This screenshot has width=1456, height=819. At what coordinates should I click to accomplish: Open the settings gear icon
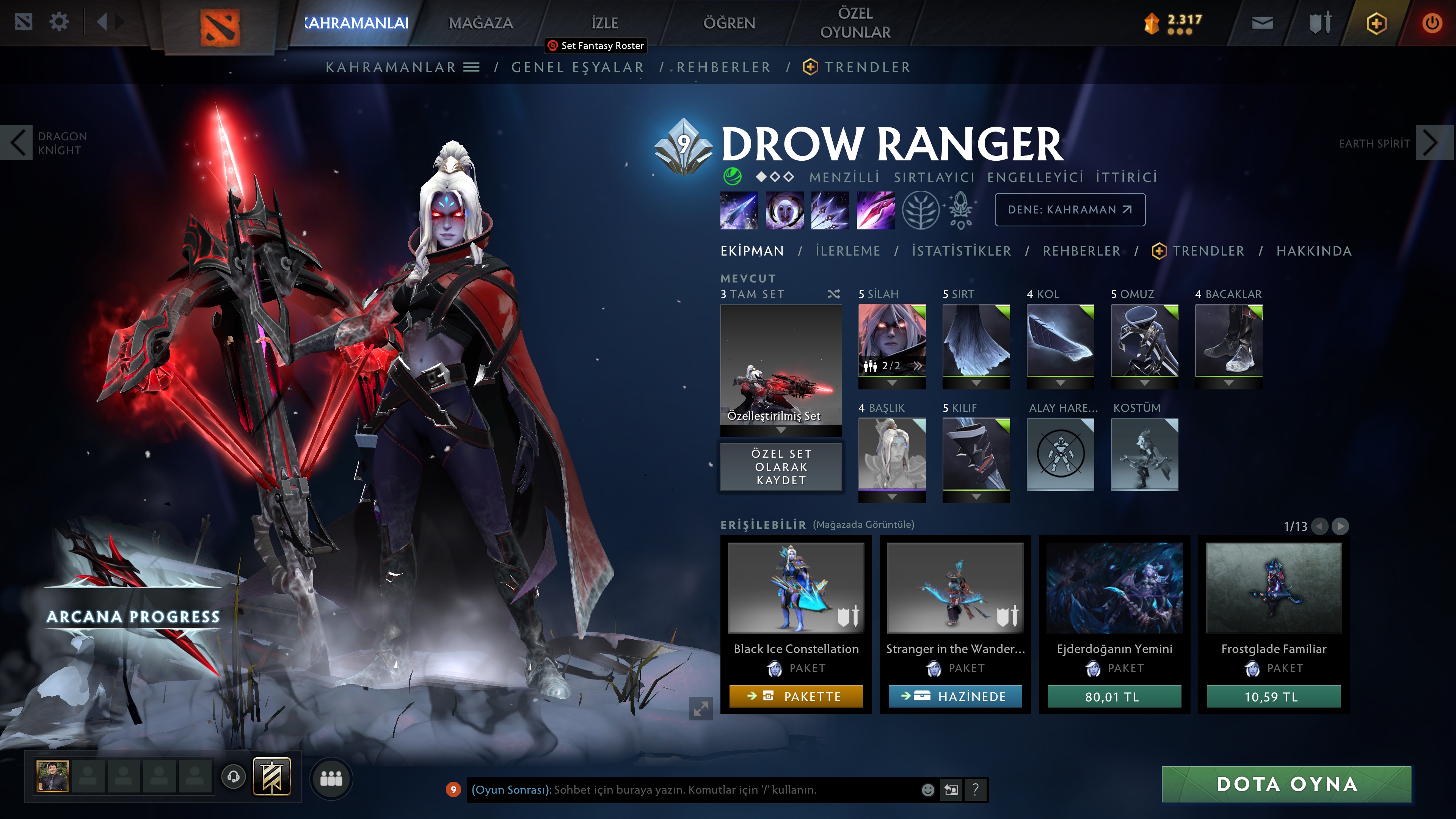pos(59,23)
